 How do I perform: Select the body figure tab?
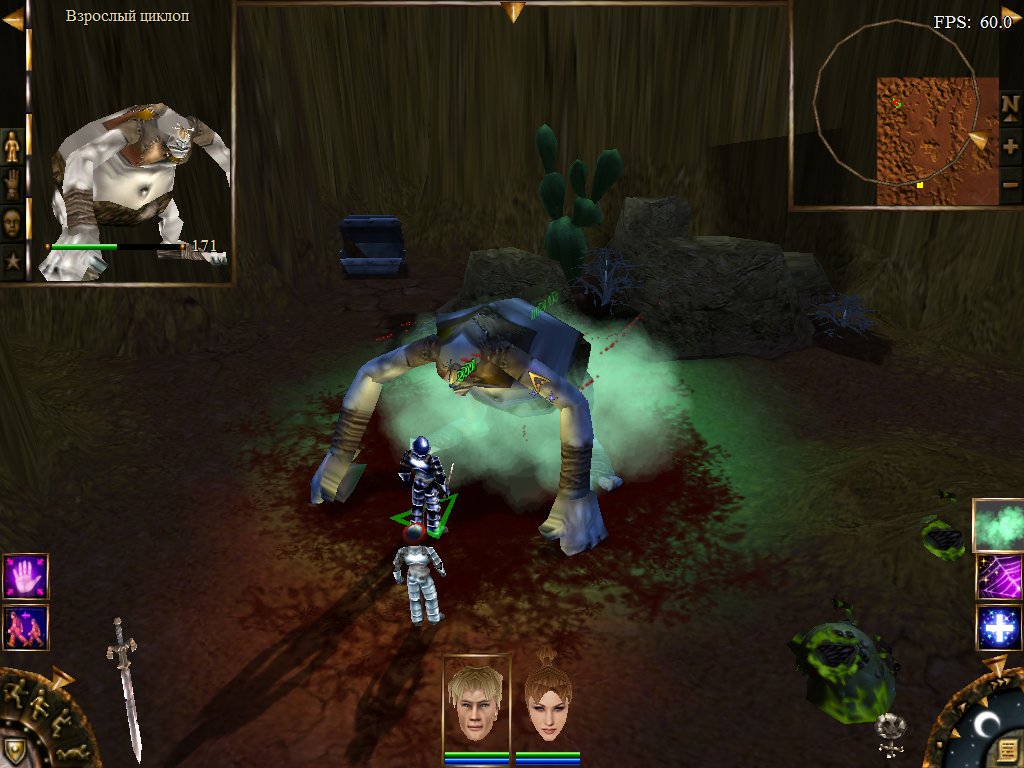click(x=12, y=147)
